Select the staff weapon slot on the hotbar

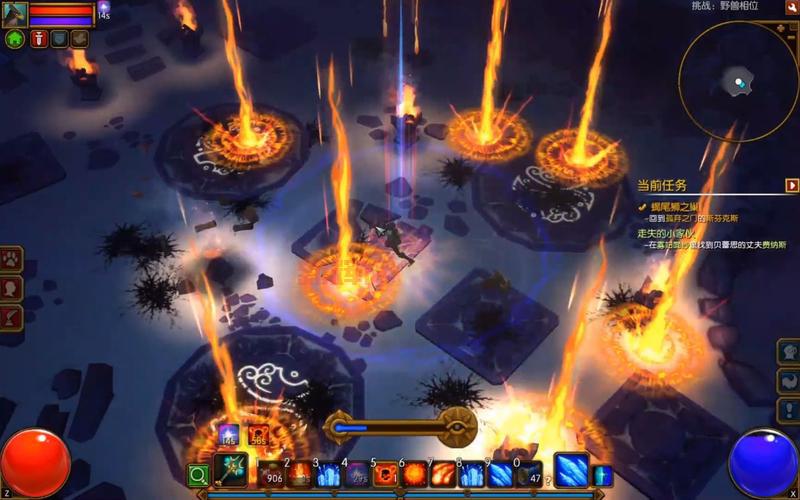(x=231, y=472)
